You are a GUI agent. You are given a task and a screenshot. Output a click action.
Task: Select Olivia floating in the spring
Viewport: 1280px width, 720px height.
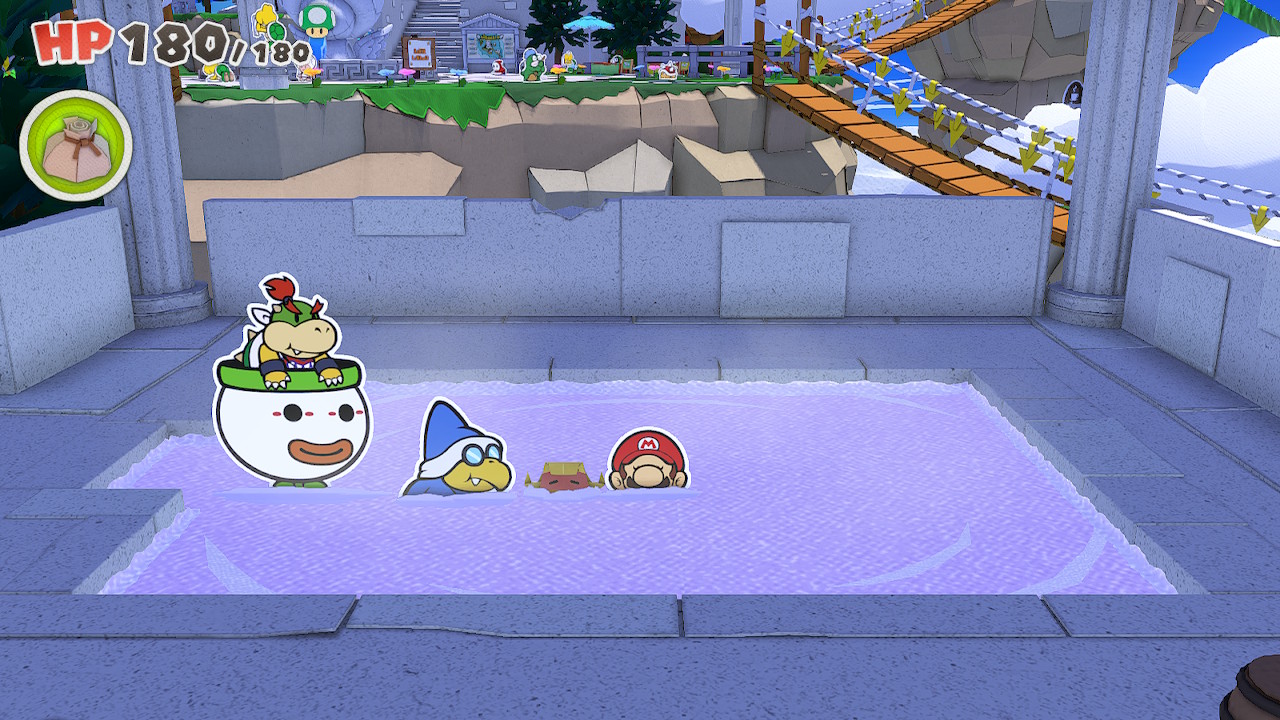point(565,473)
